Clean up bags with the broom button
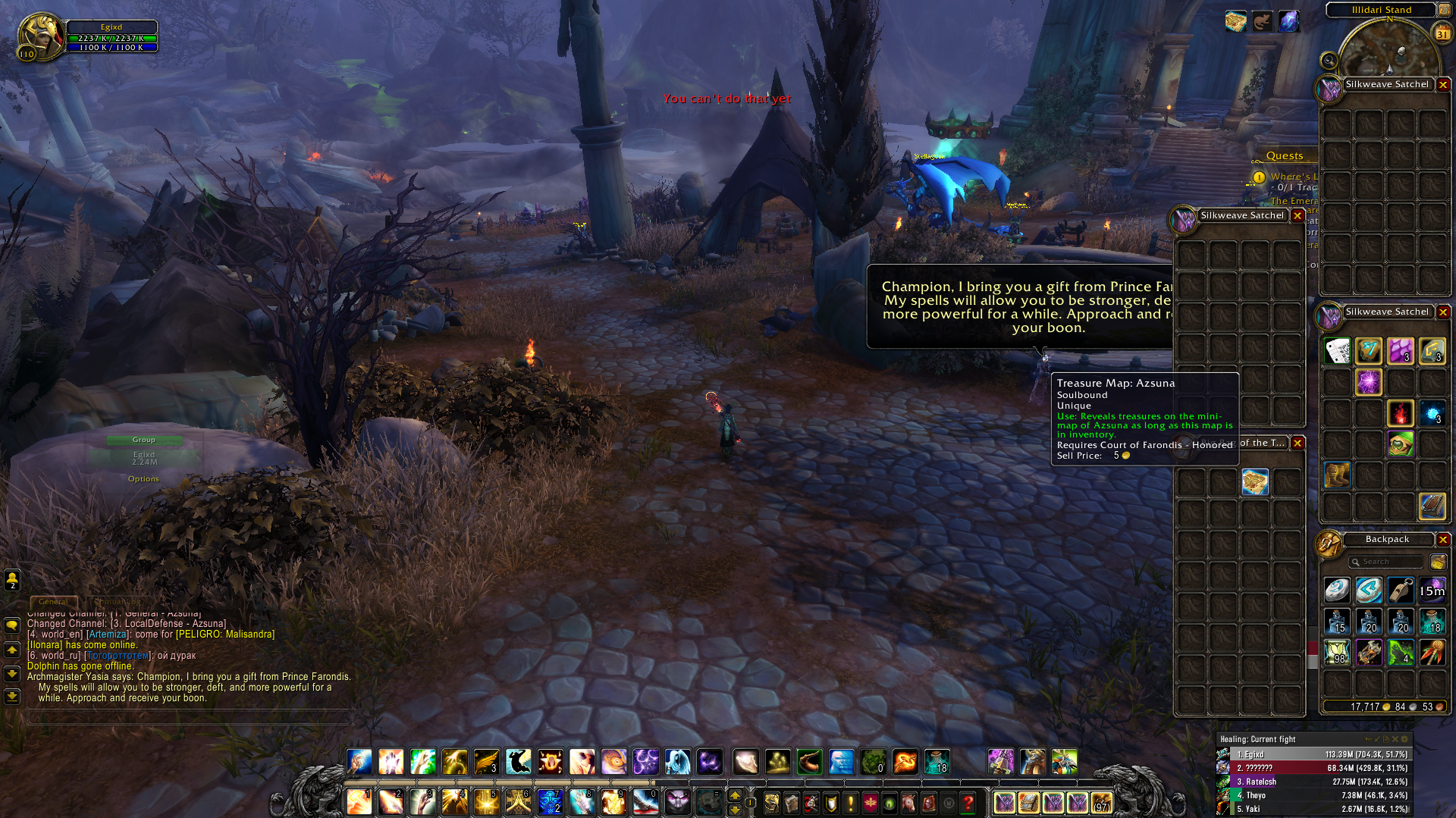This screenshot has height=818, width=1456. pos(1438,562)
